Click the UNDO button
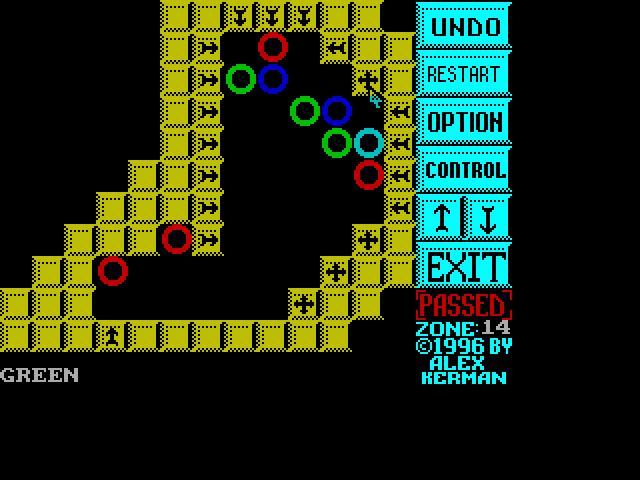The height and width of the screenshot is (480, 640). click(463, 25)
